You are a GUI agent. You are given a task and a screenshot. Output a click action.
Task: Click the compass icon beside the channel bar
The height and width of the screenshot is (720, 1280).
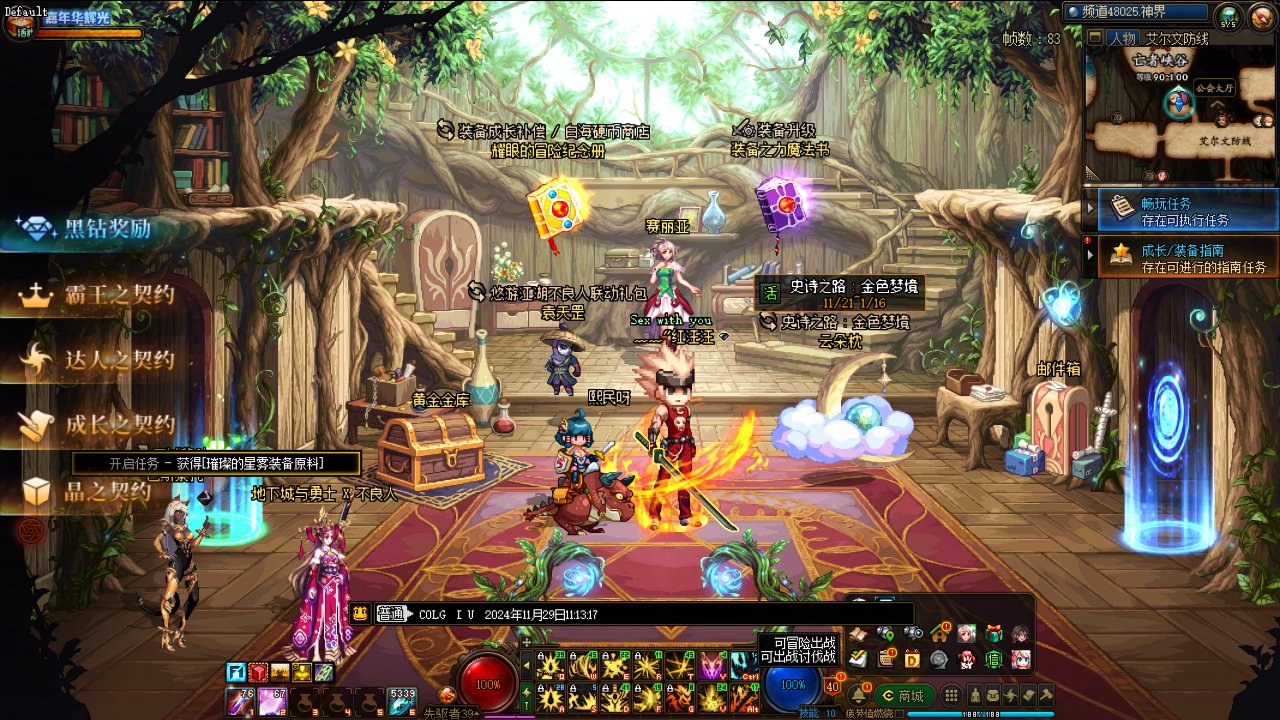1228,16
